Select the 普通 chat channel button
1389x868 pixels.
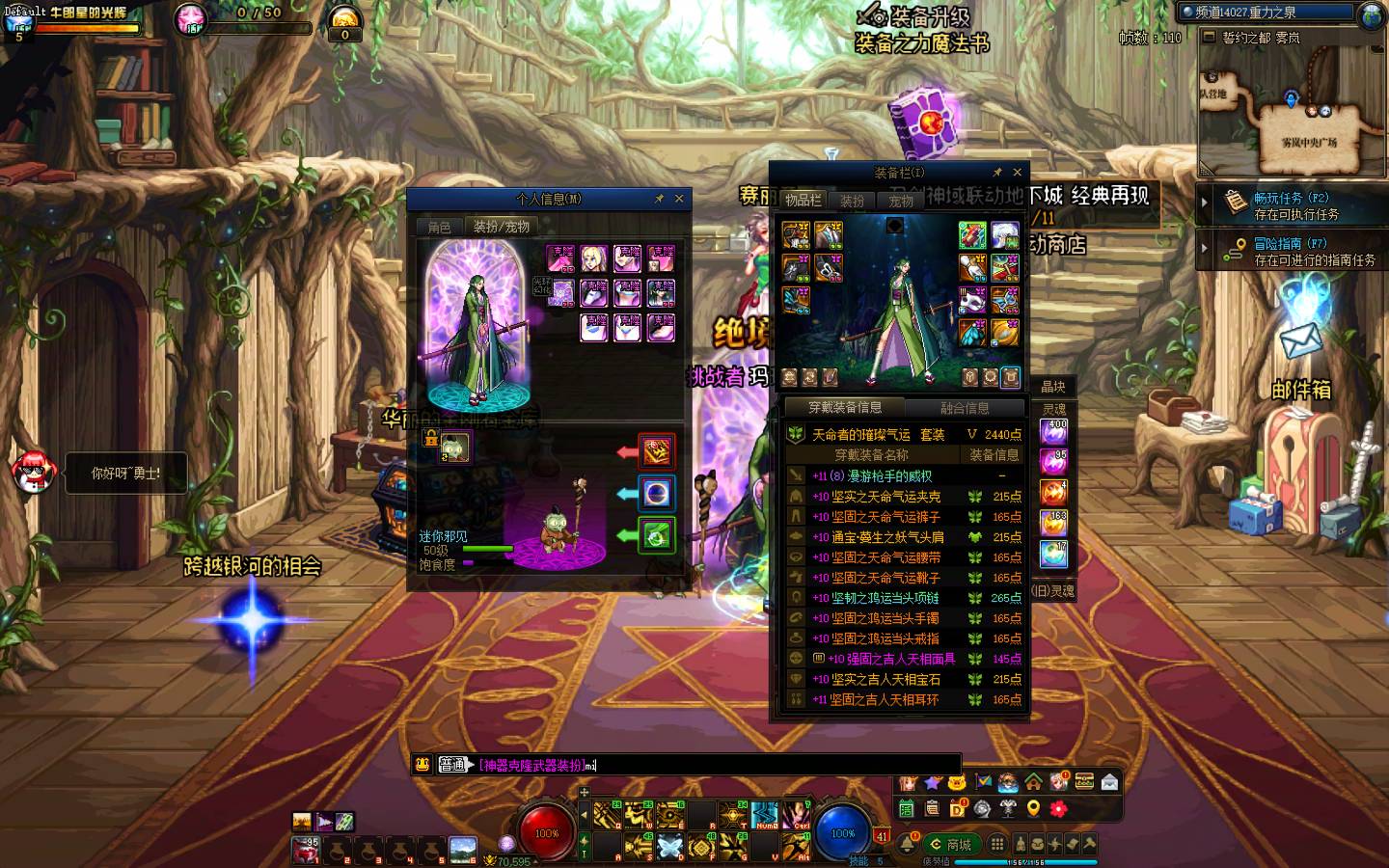452,765
